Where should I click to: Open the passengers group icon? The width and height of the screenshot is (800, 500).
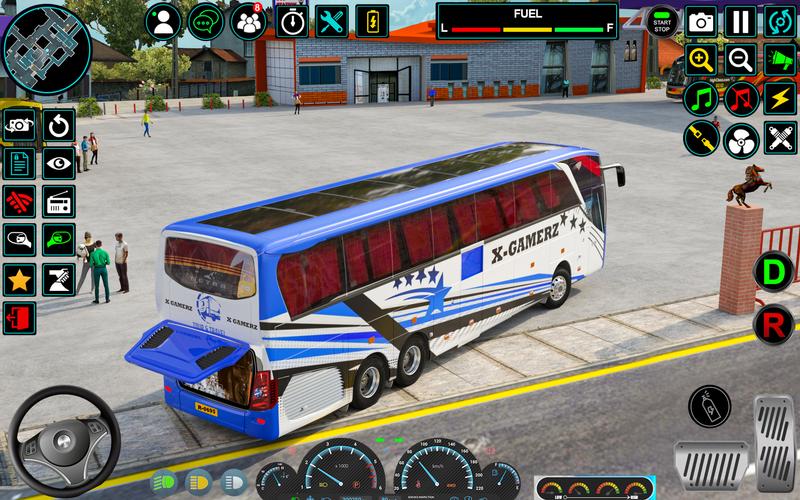point(248,21)
